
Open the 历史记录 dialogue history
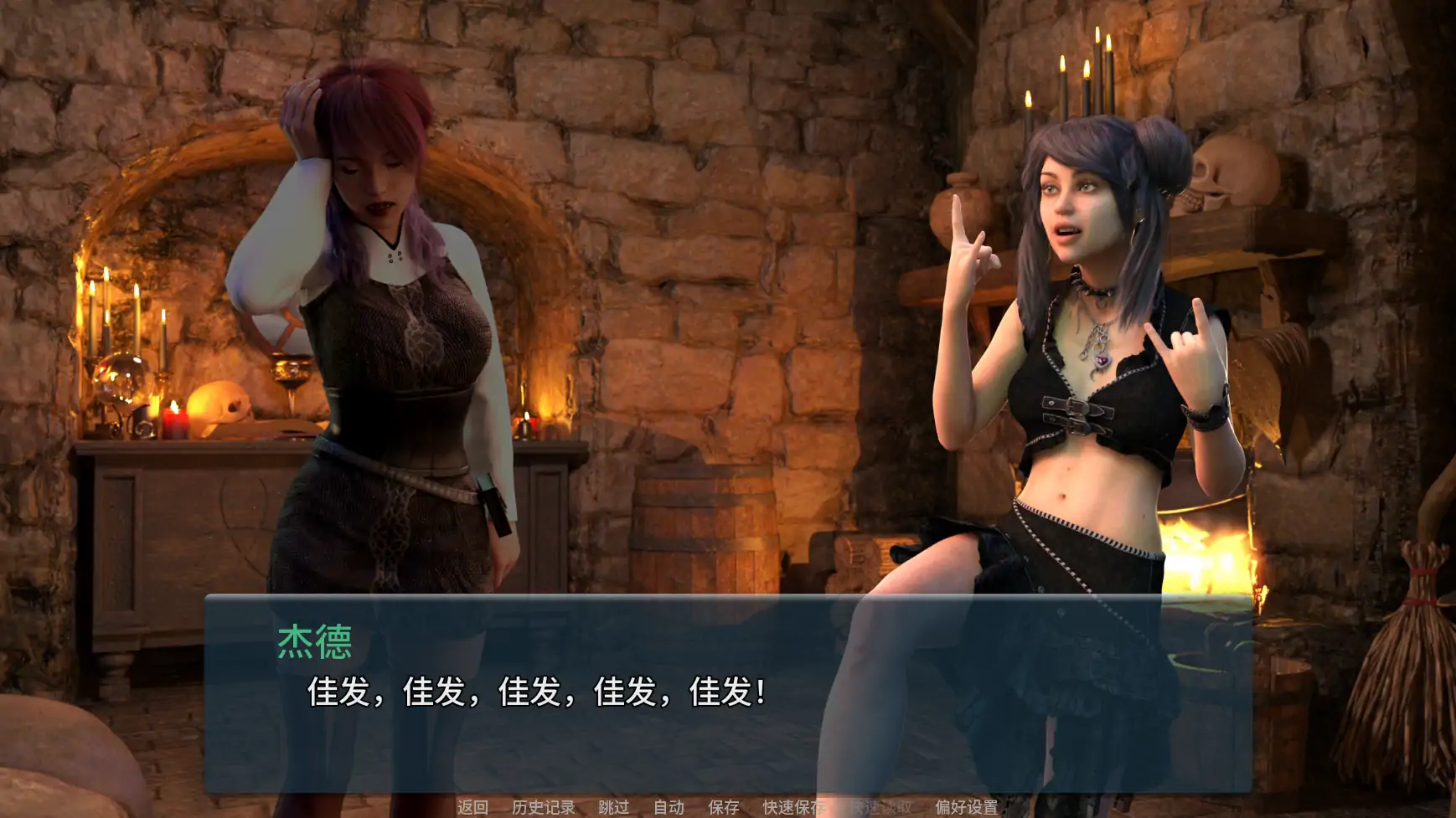[x=543, y=808]
